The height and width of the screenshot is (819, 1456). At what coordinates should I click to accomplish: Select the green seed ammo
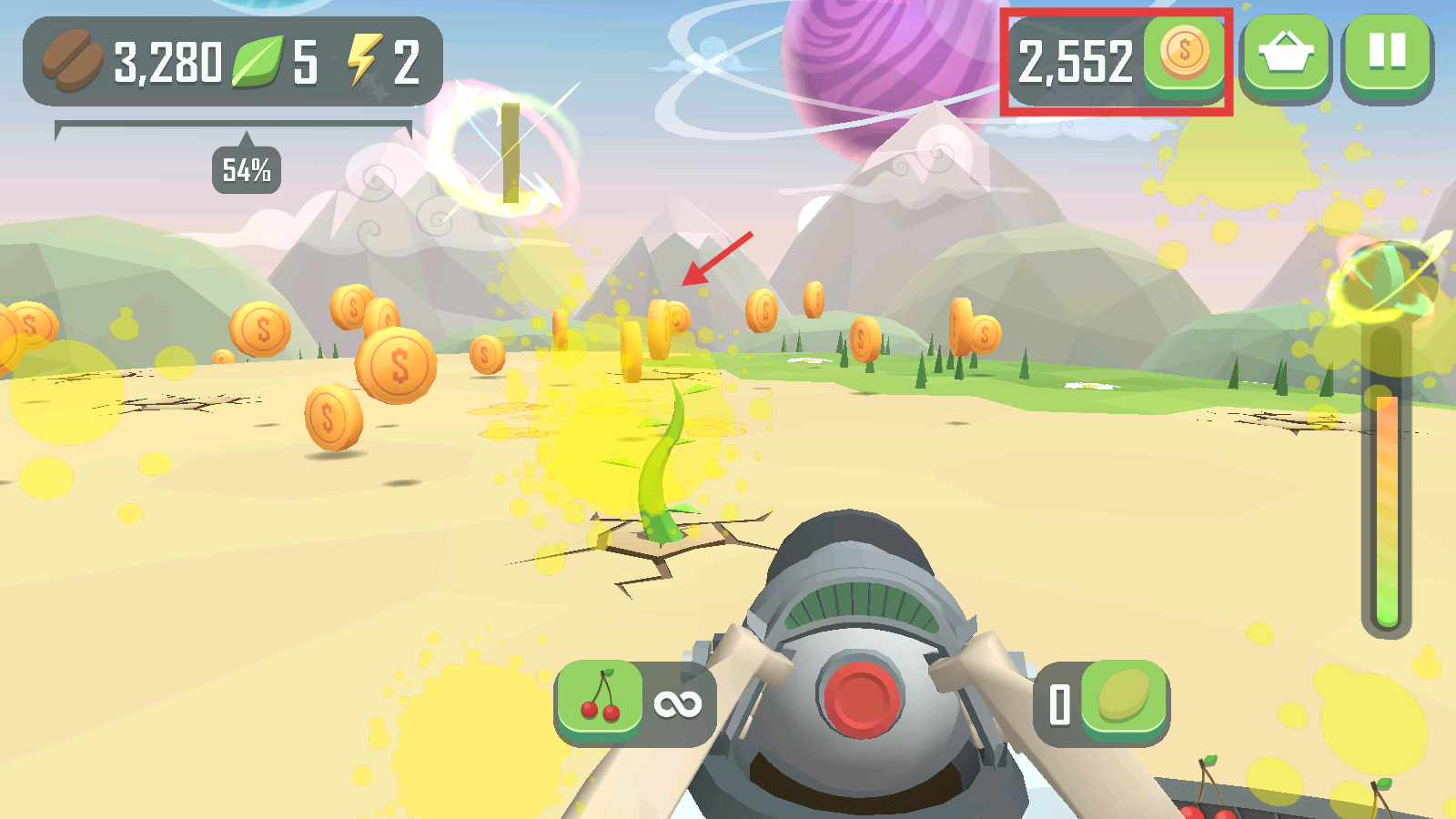[1124, 699]
